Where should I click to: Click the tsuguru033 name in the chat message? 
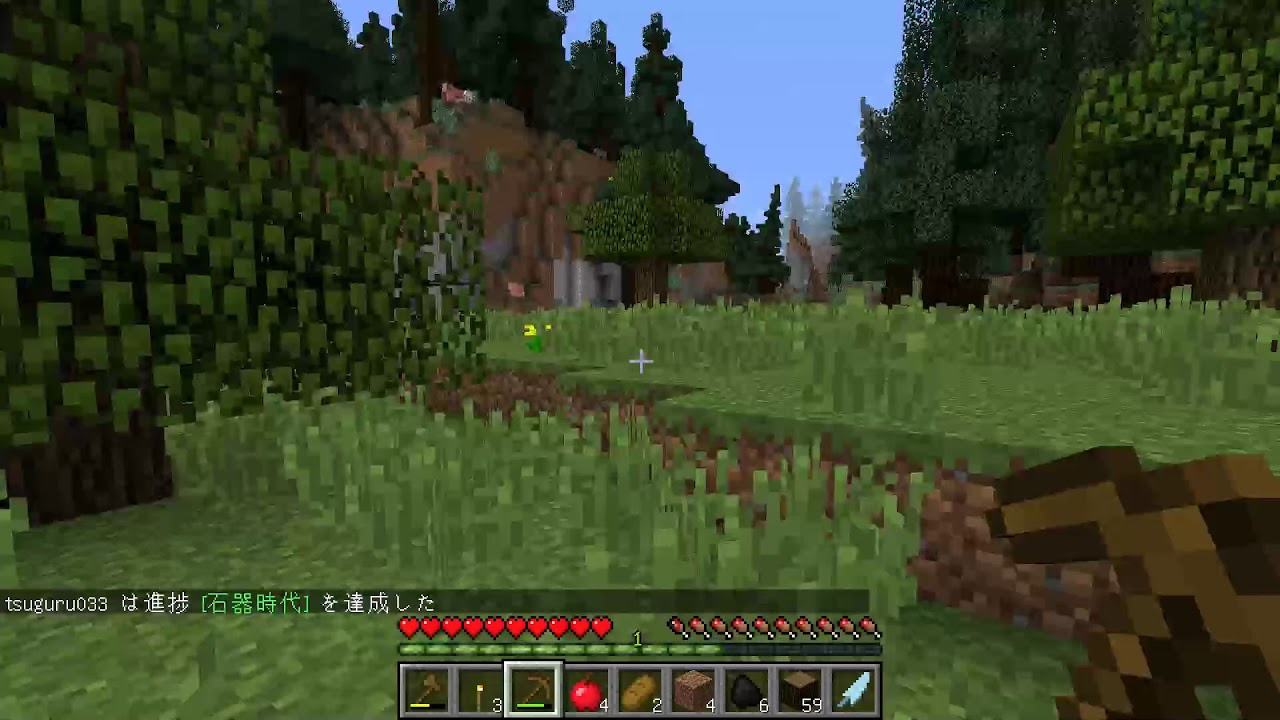click(55, 603)
